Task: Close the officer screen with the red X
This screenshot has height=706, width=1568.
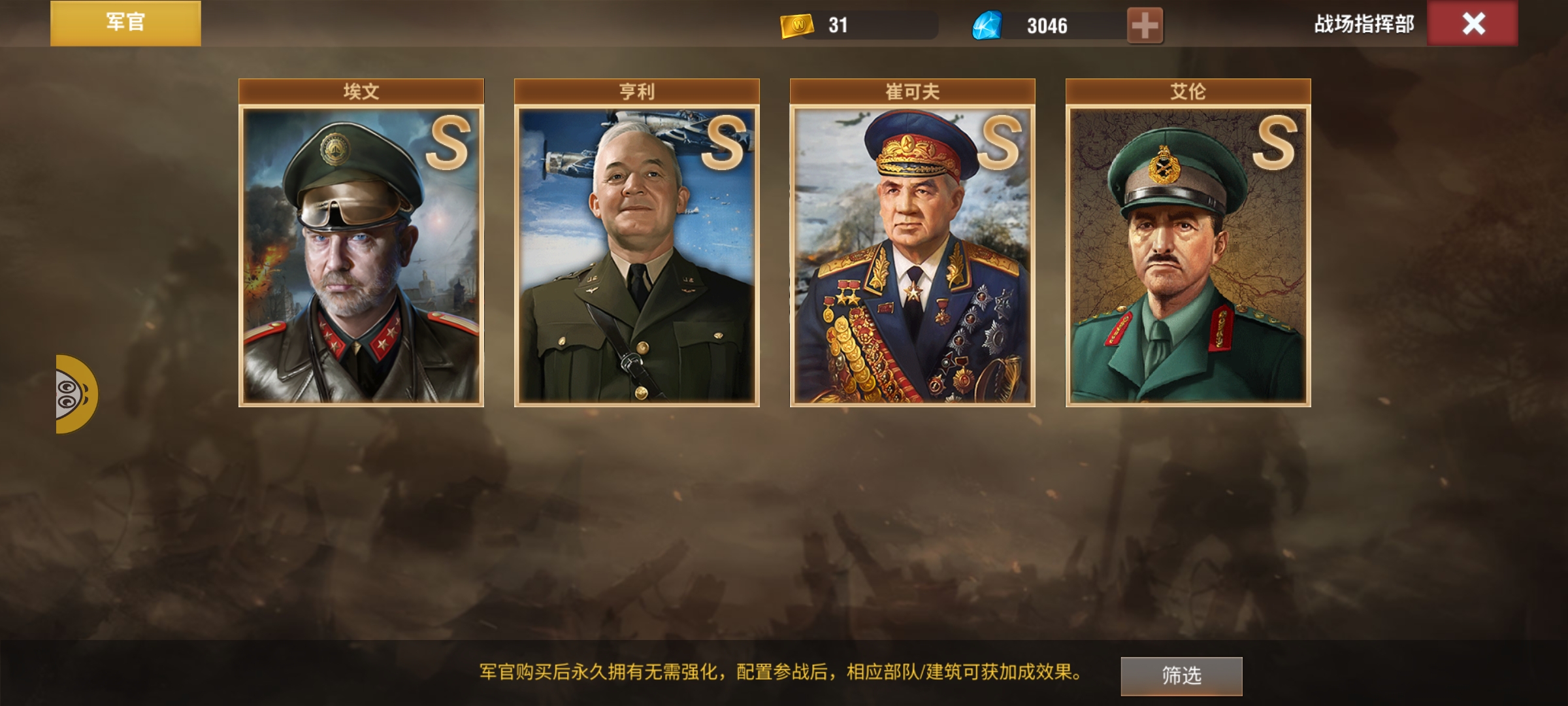Action: 1473,24
